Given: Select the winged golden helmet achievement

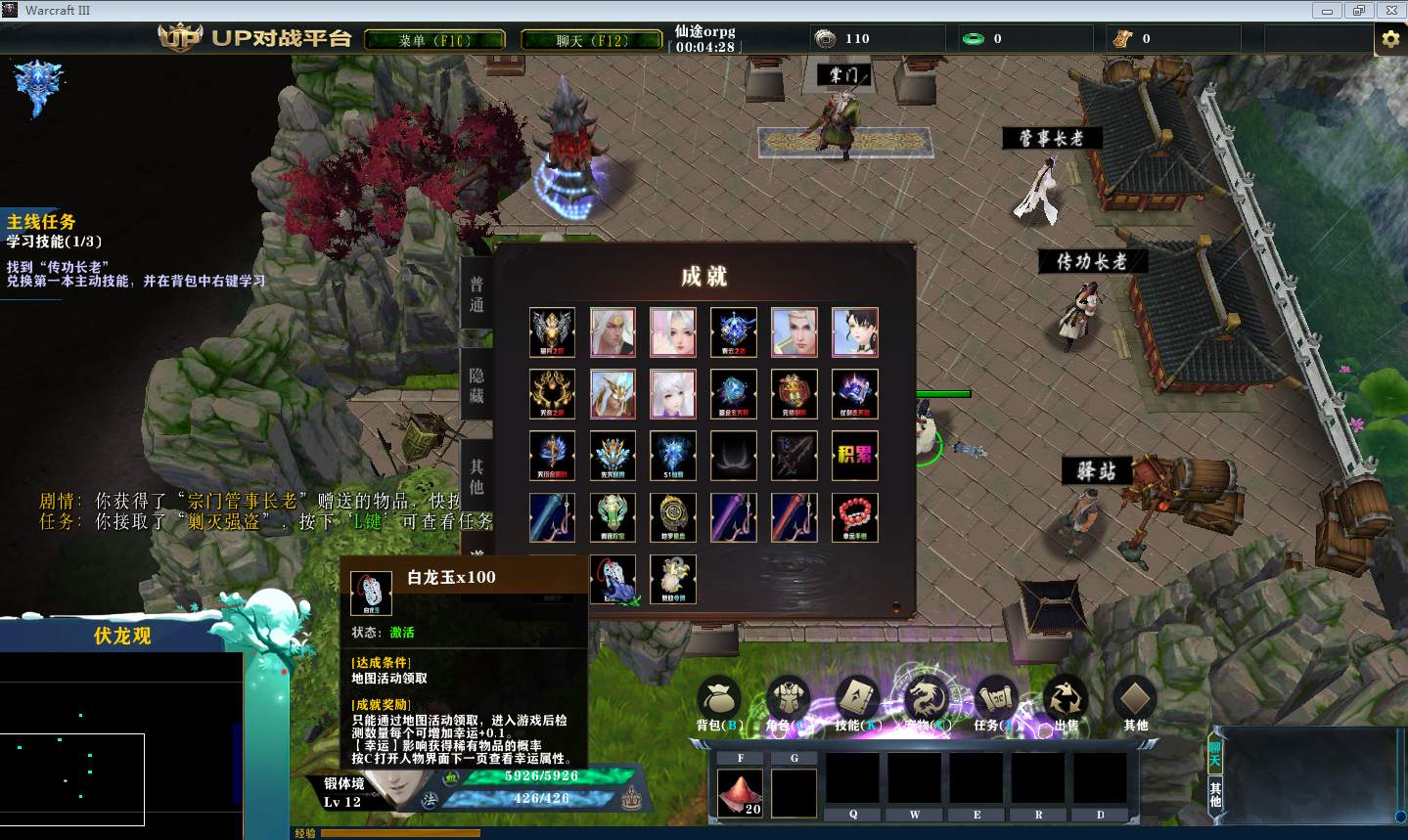Looking at the screenshot, I should [552, 332].
